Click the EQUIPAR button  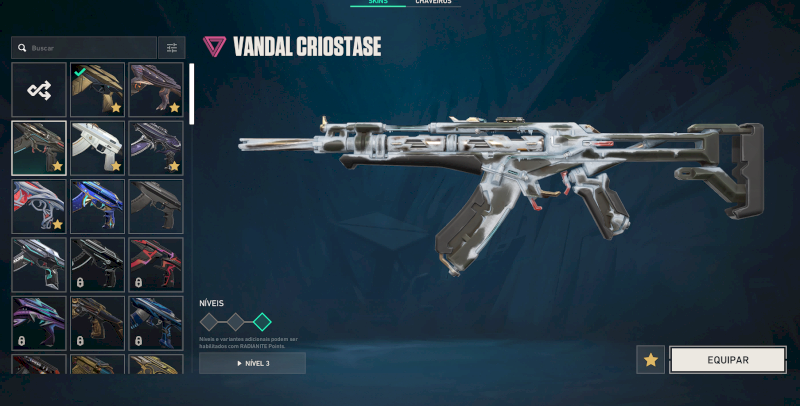point(727,360)
